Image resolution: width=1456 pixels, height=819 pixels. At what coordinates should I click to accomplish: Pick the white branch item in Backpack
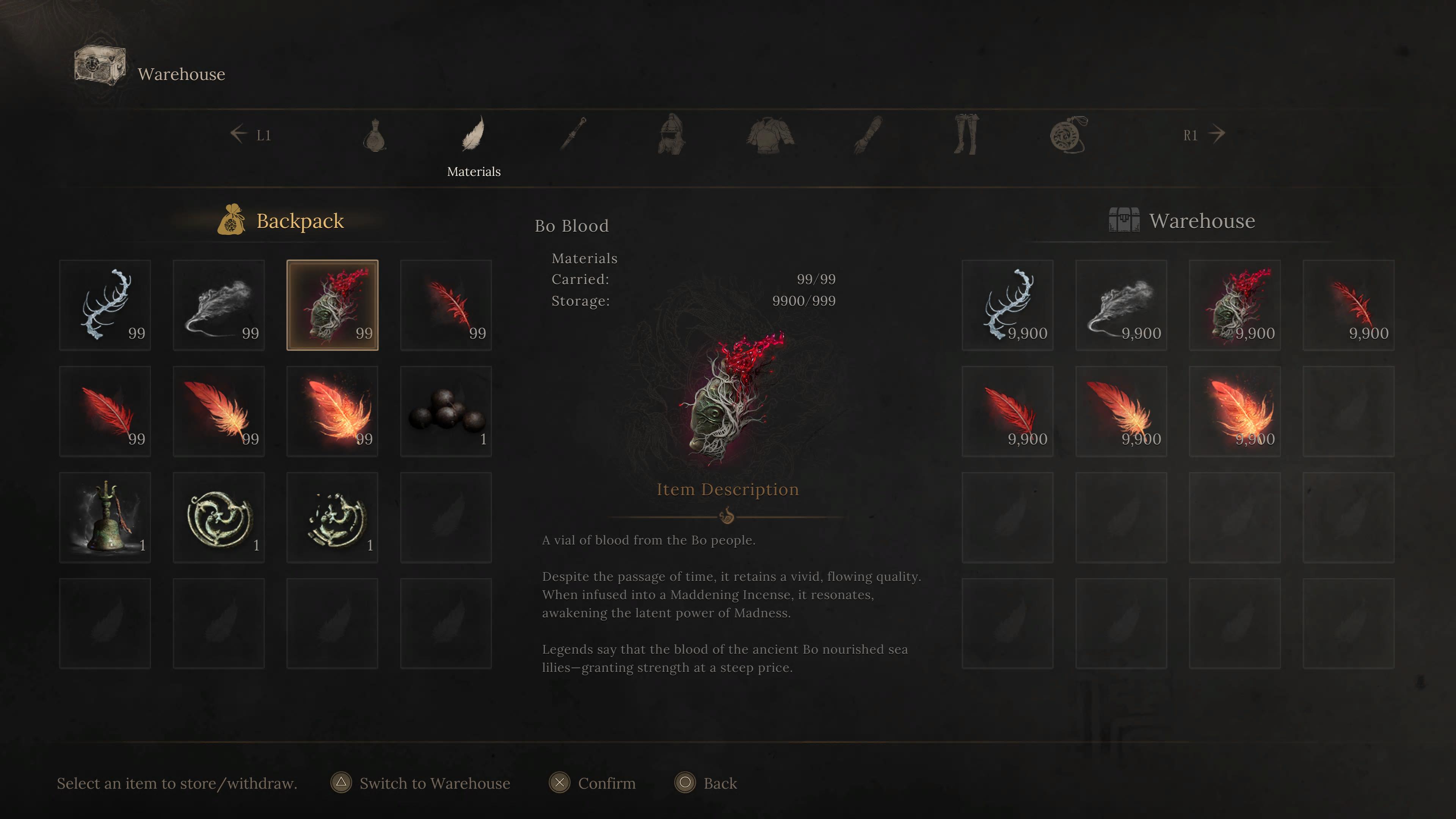(x=105, y=305)
